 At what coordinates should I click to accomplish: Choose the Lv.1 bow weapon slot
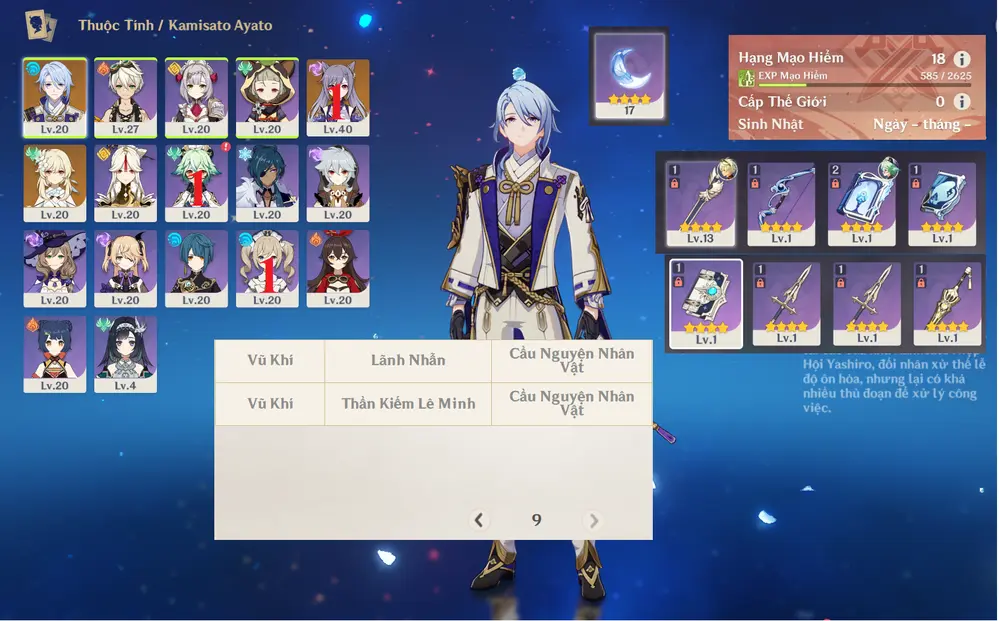tap(781, 204)
